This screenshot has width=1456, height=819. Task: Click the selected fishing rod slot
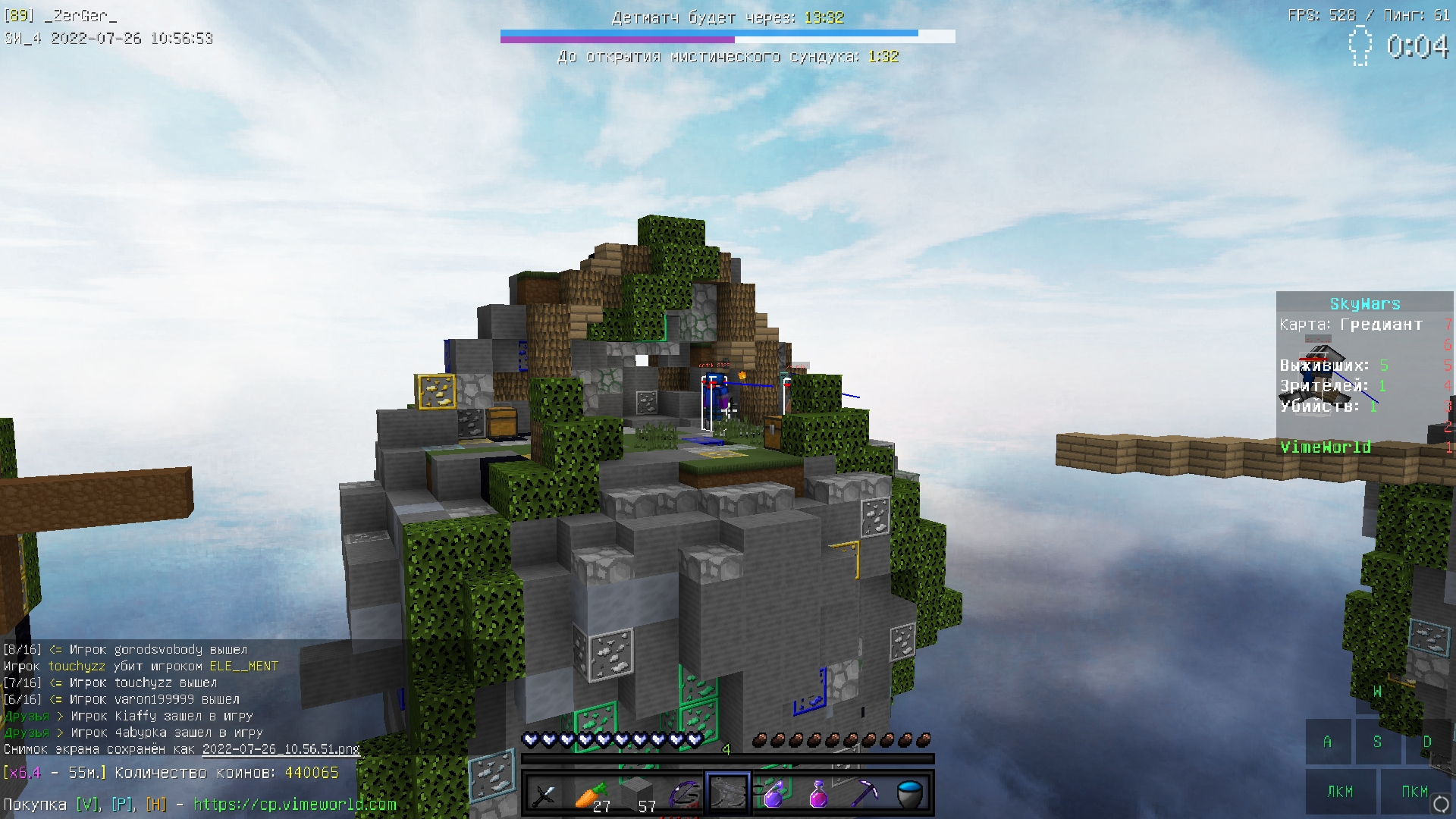pos(727,792)
